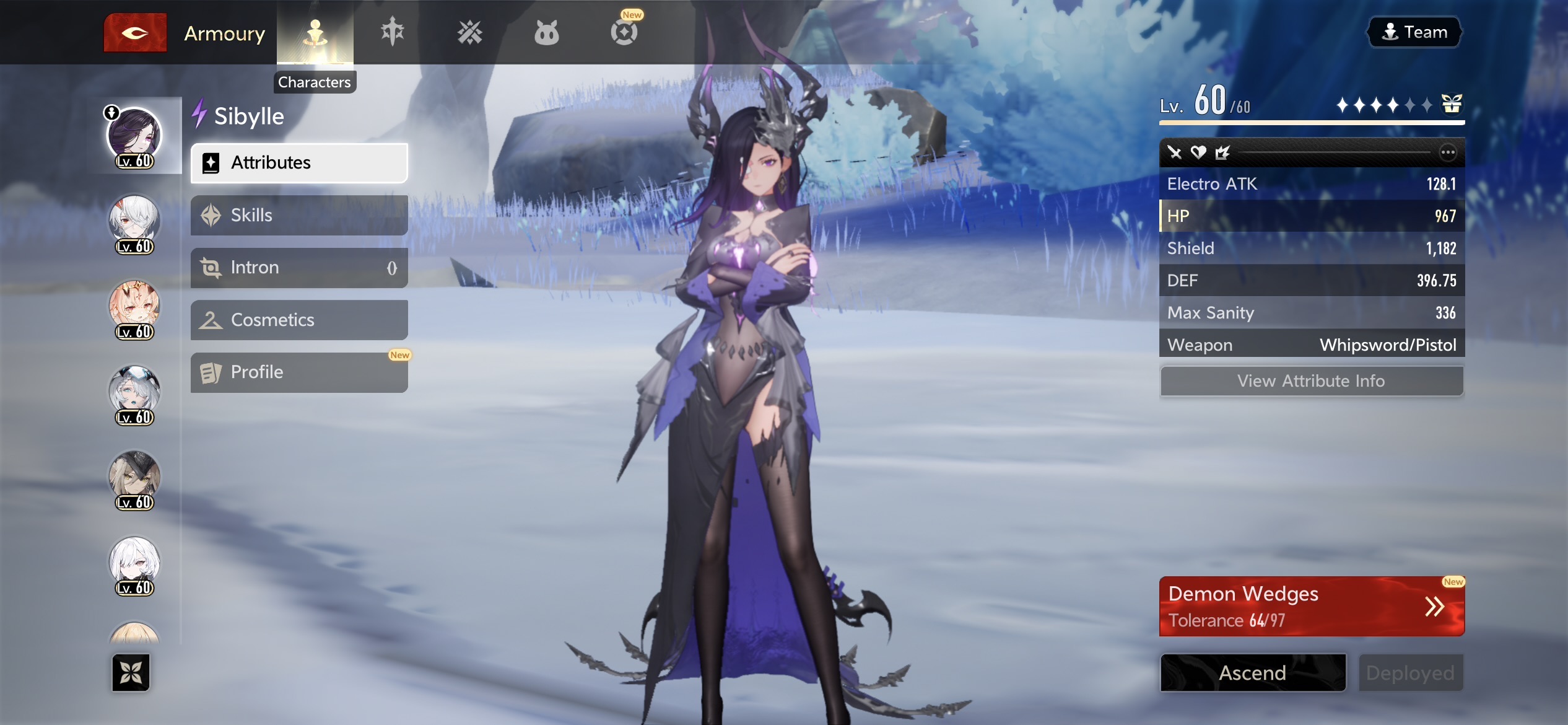1568x725 pixels.
Task: Expand the attribute options ellipsis button
Action: 1447,152
